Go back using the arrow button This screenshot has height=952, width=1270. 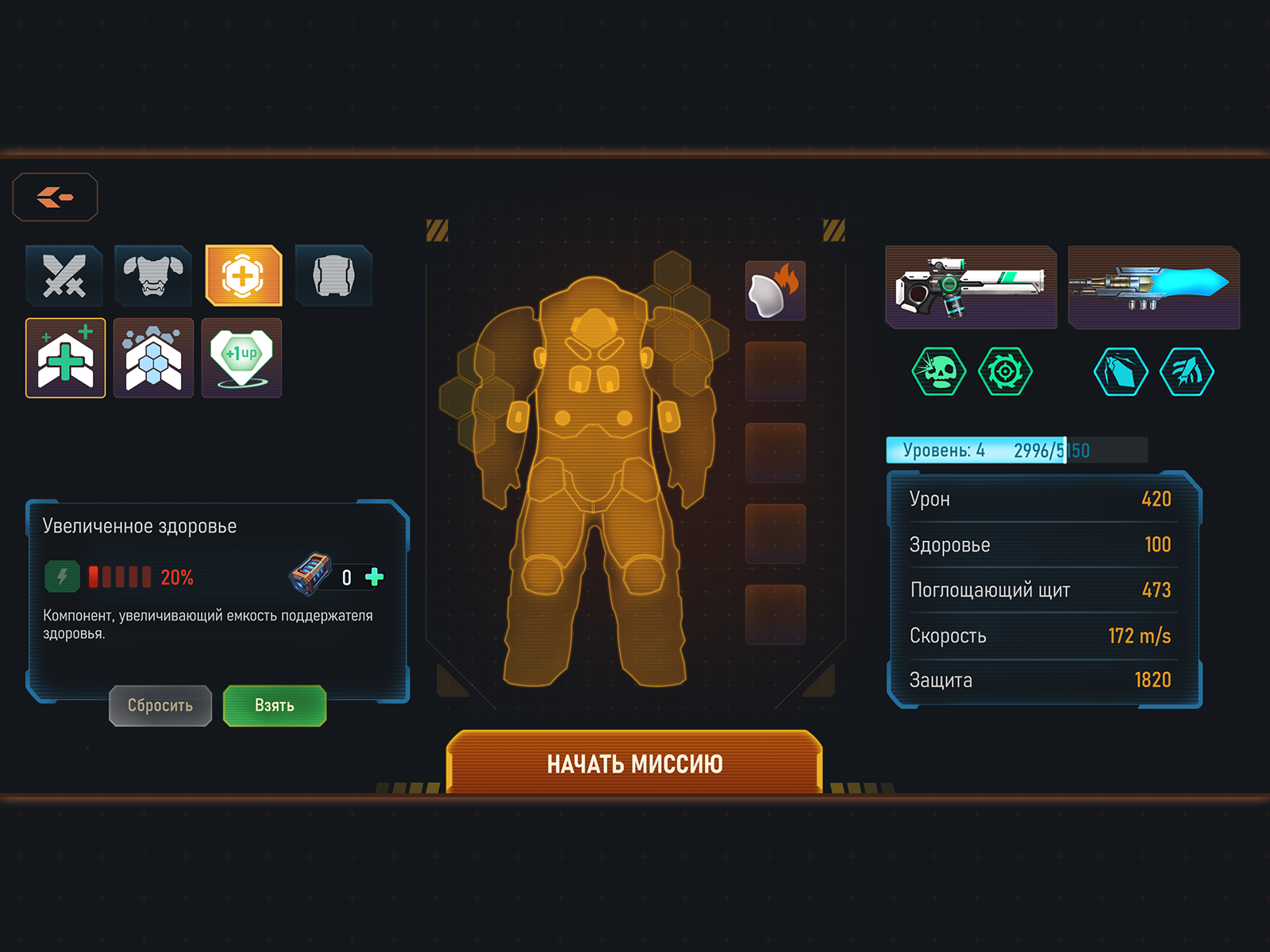click(x=56, y=197)
